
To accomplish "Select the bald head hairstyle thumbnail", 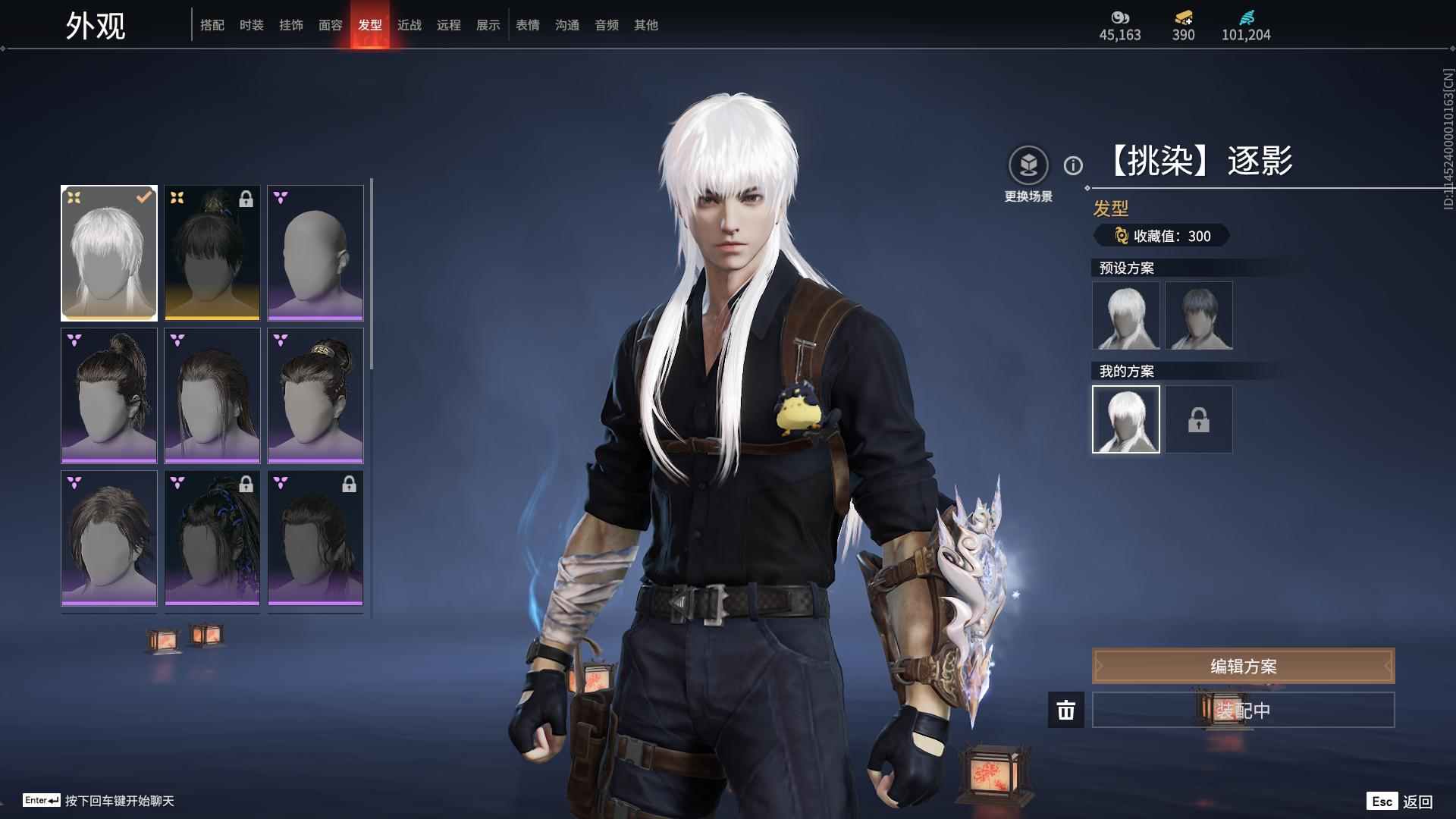I will (315, 253).
